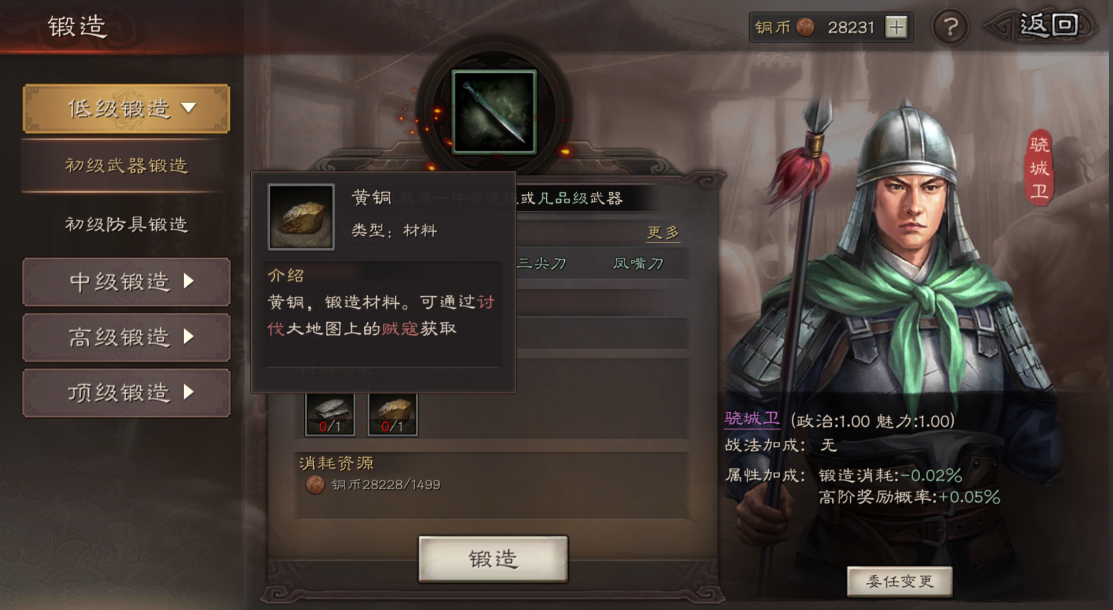Select the brass ore material slot
Viewport: 1113px width, 610px height.
click(392, 413)
